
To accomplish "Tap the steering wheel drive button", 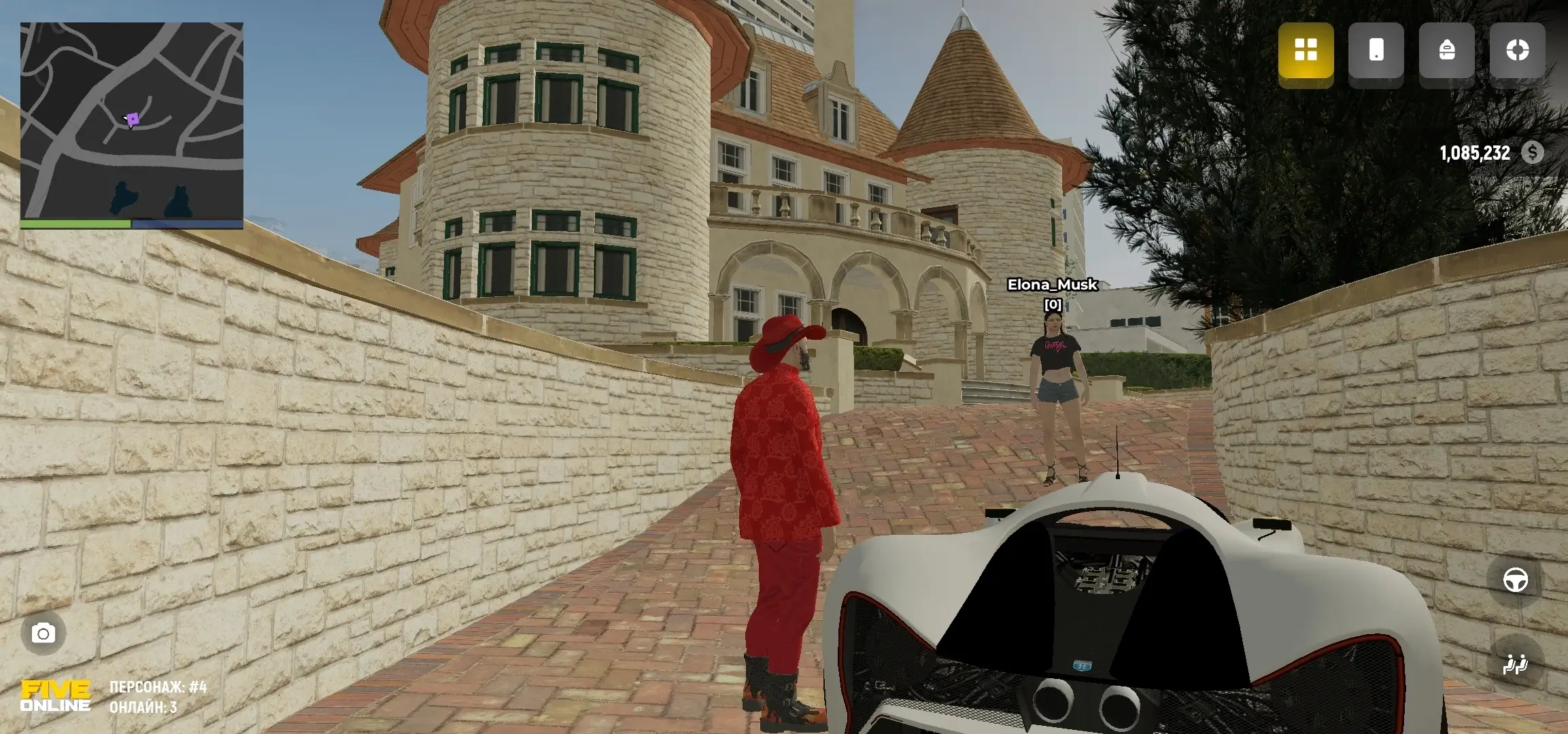I will click(x=1515, y=580).
